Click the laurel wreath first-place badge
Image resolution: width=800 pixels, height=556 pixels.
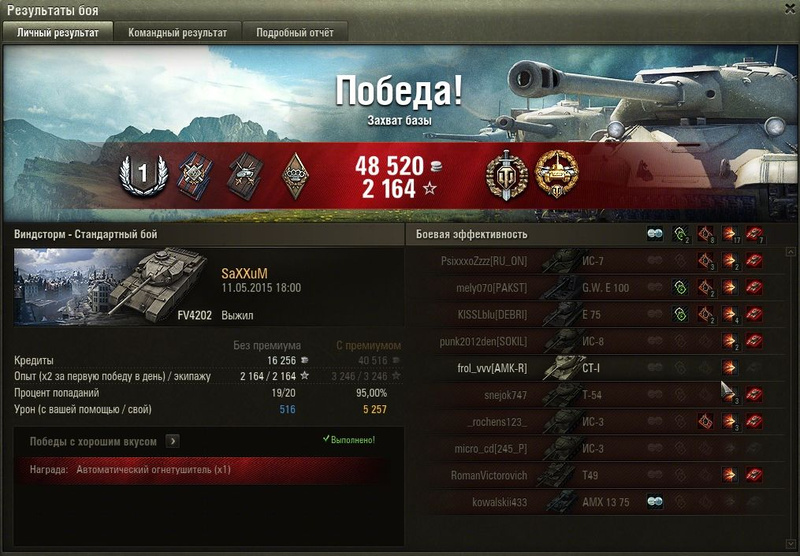[x=142, y=176]
